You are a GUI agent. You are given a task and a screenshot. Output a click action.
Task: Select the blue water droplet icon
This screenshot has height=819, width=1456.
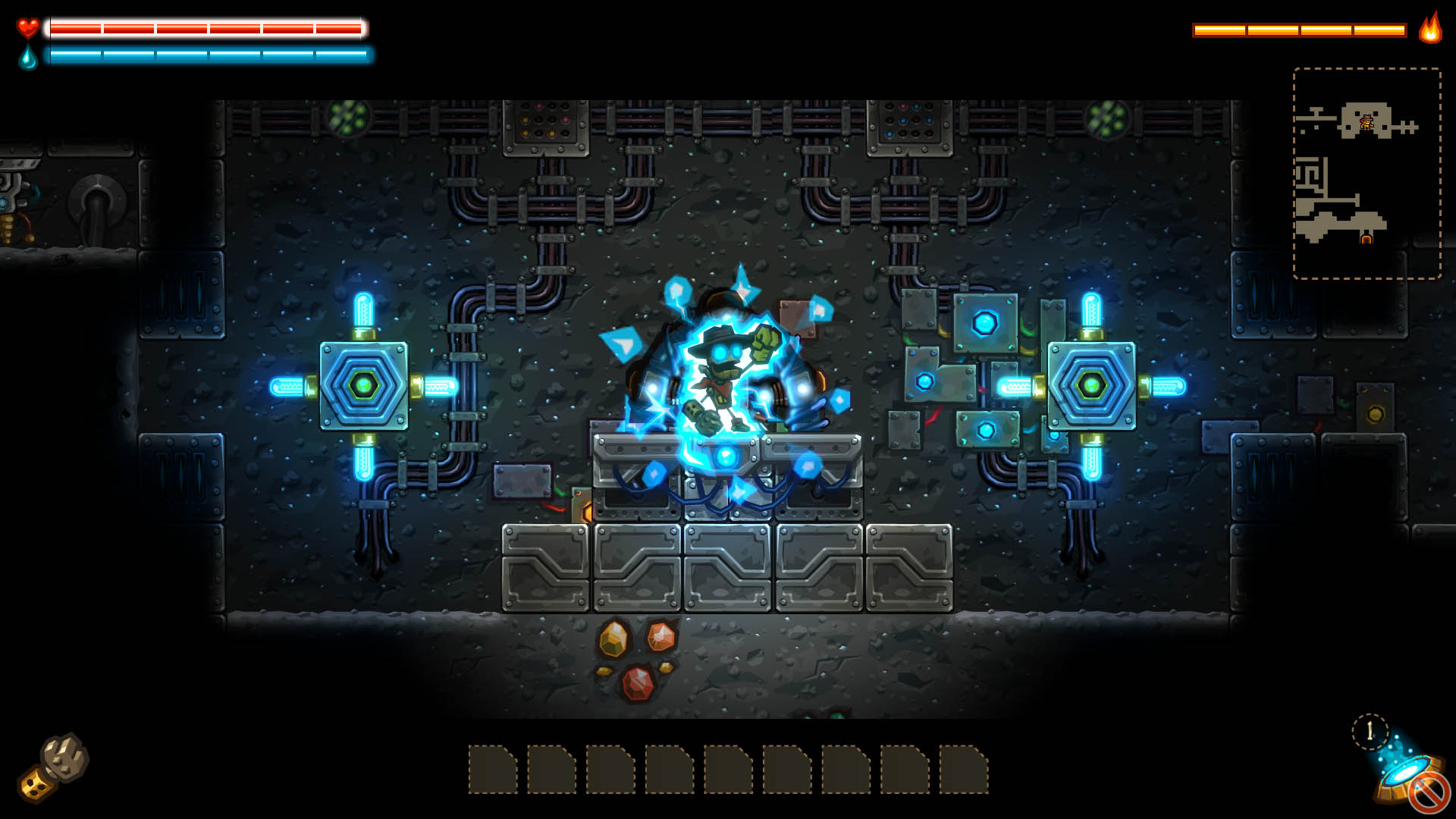(27, 57)
